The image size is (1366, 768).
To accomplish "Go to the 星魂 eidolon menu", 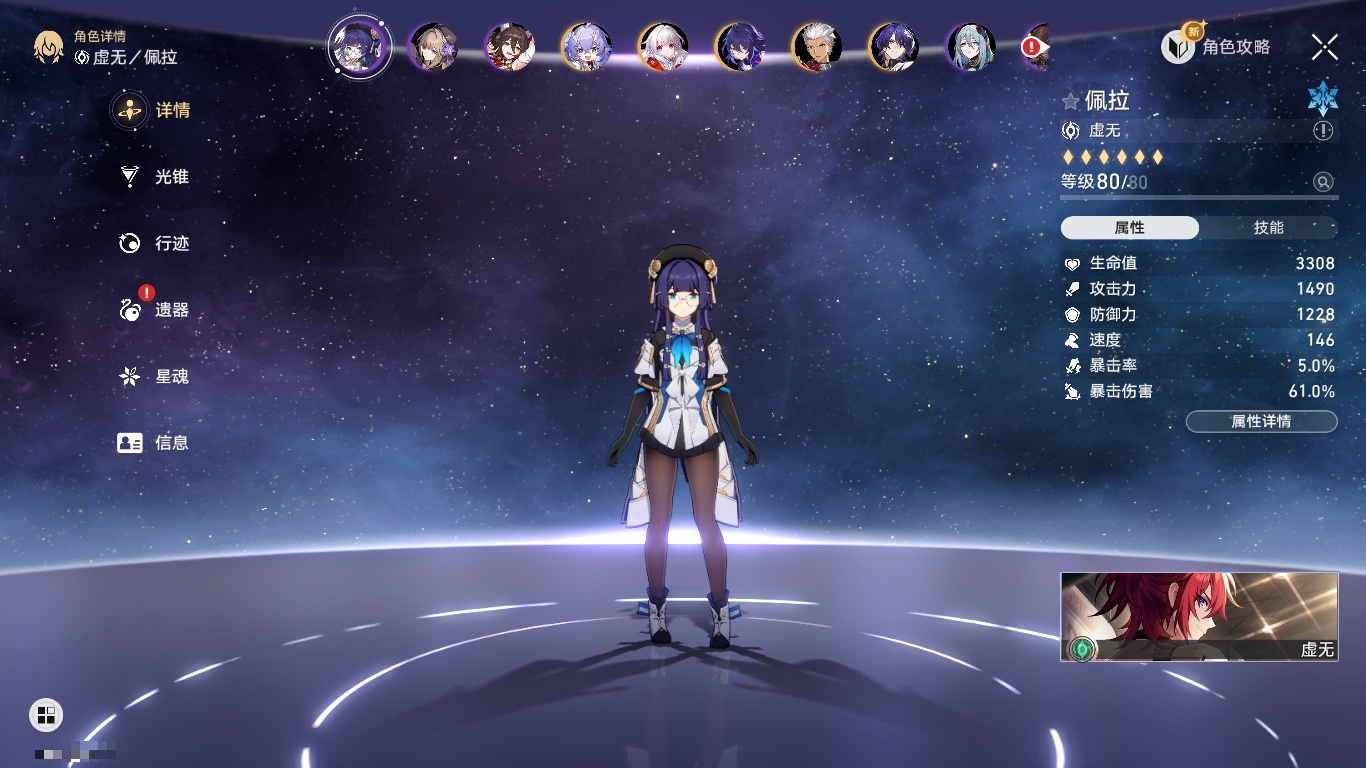I will (154, 377).
